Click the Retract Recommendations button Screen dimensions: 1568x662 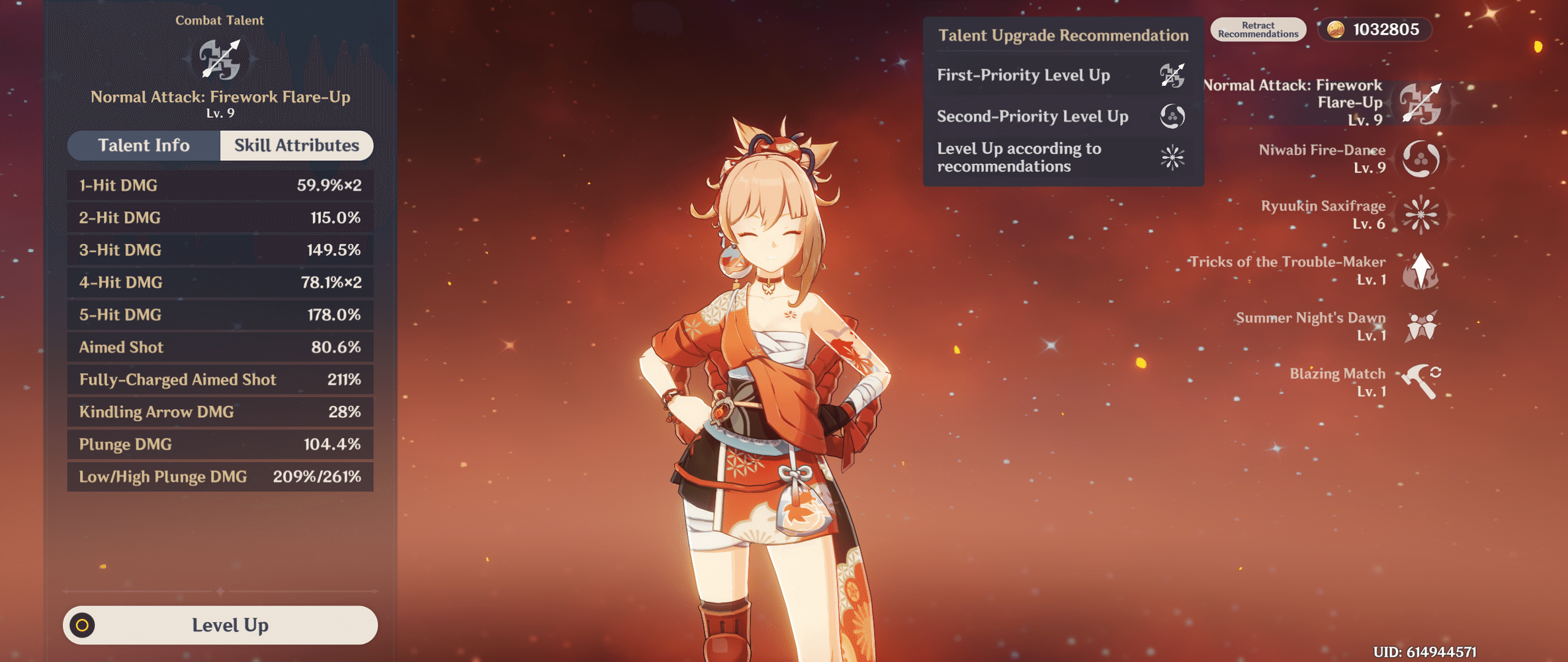[1257, 28]
